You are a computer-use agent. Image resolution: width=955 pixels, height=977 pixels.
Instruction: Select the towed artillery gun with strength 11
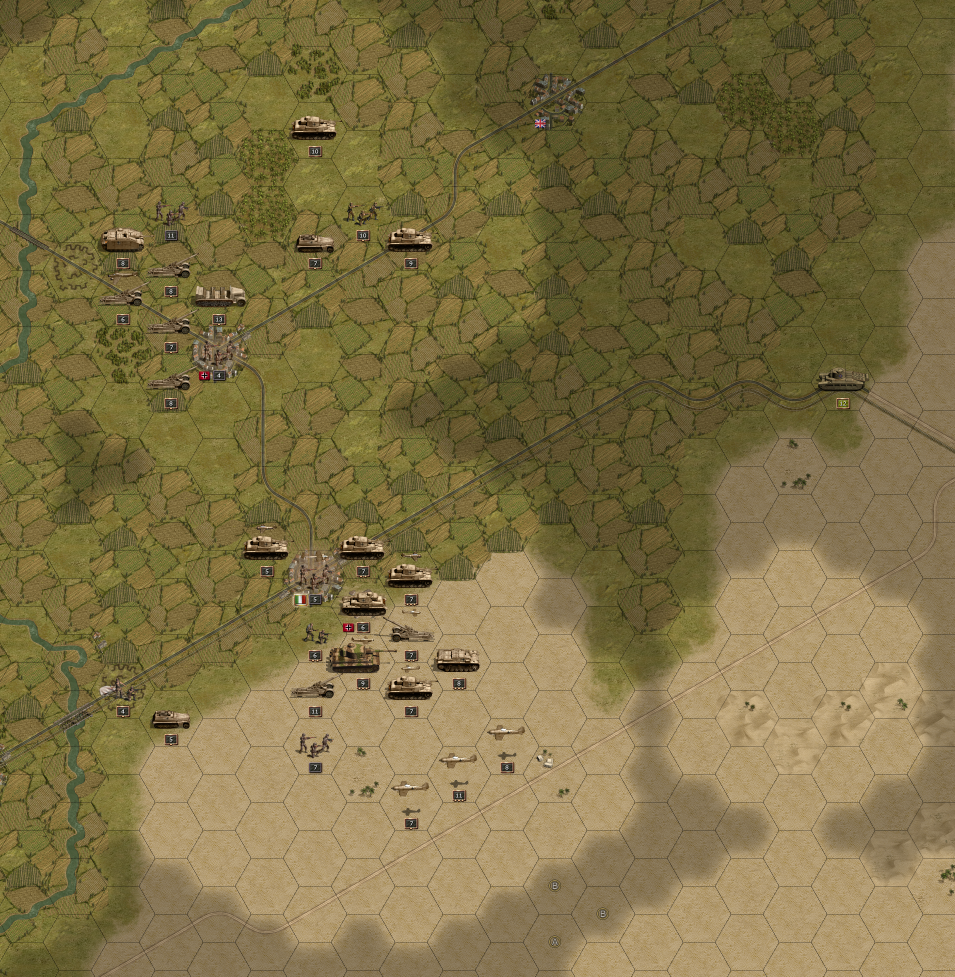[x=315, y=688]
